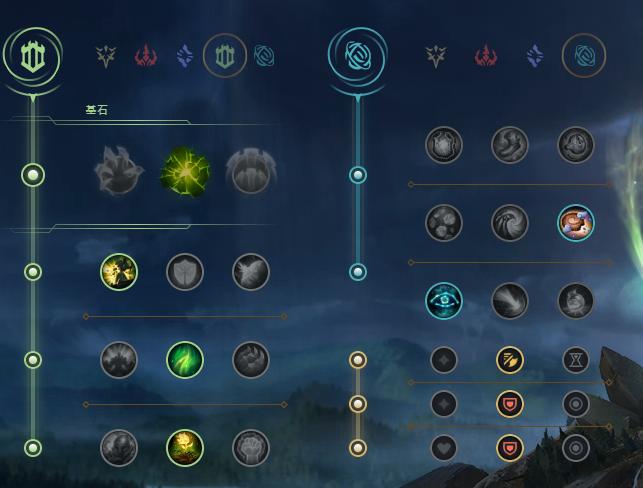This screenshot has height=488, width=643.
Task: Choose the attack speed stat shard
Action: coord(510,360)
